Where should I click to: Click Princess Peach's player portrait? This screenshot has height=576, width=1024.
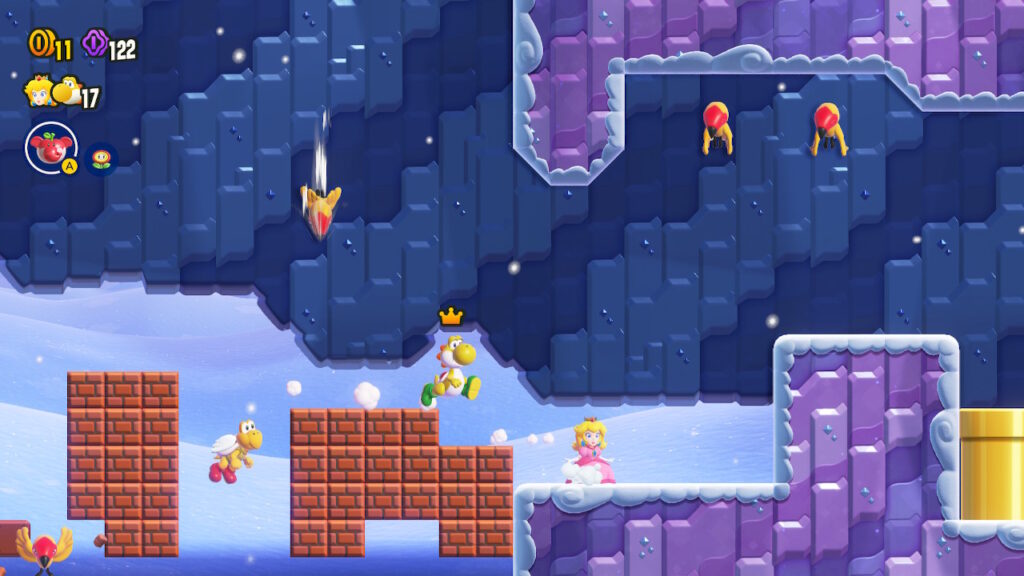click(39, 90)
